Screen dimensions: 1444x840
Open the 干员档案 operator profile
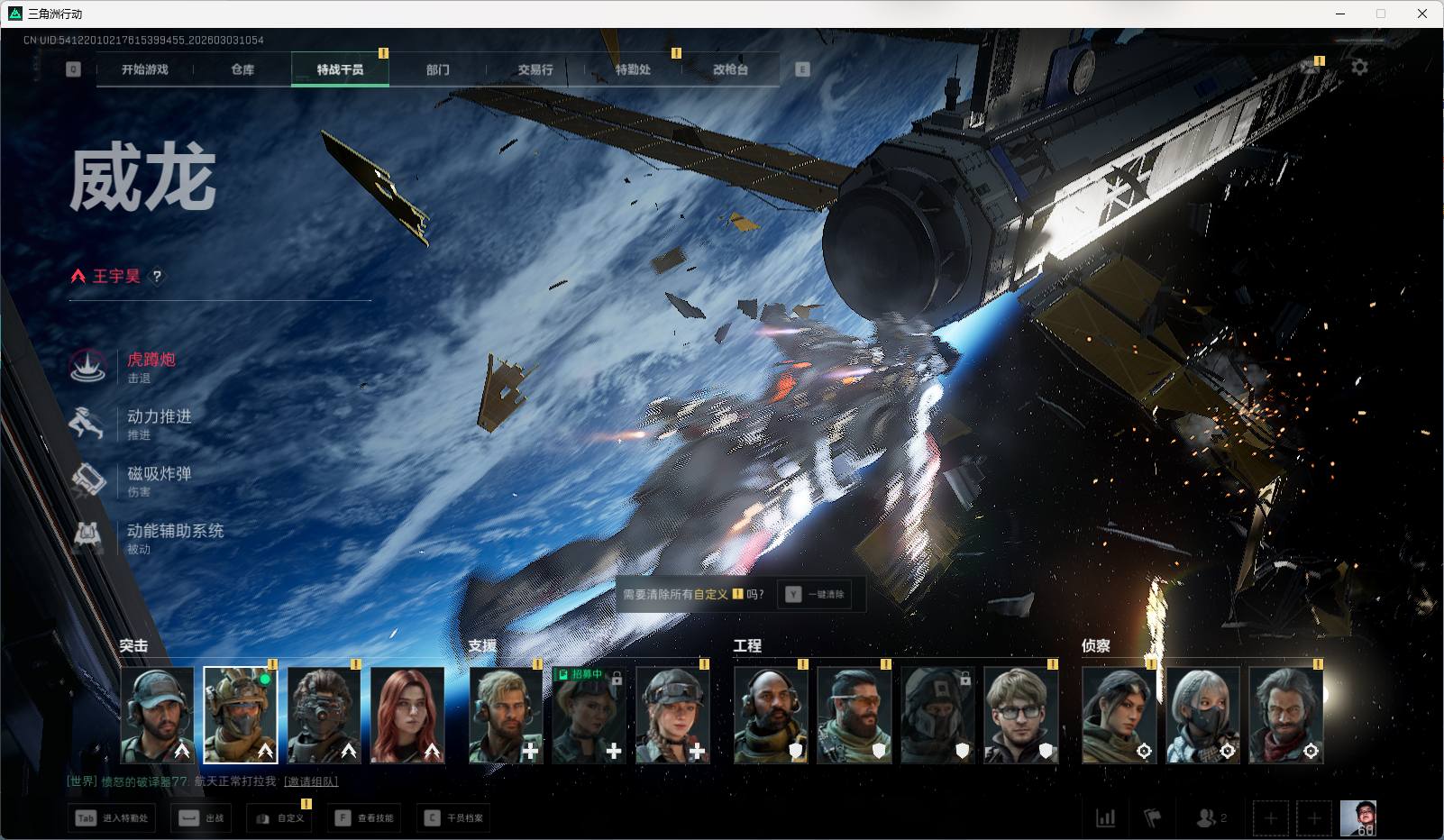pyautogui.click(x=454, y=818)
